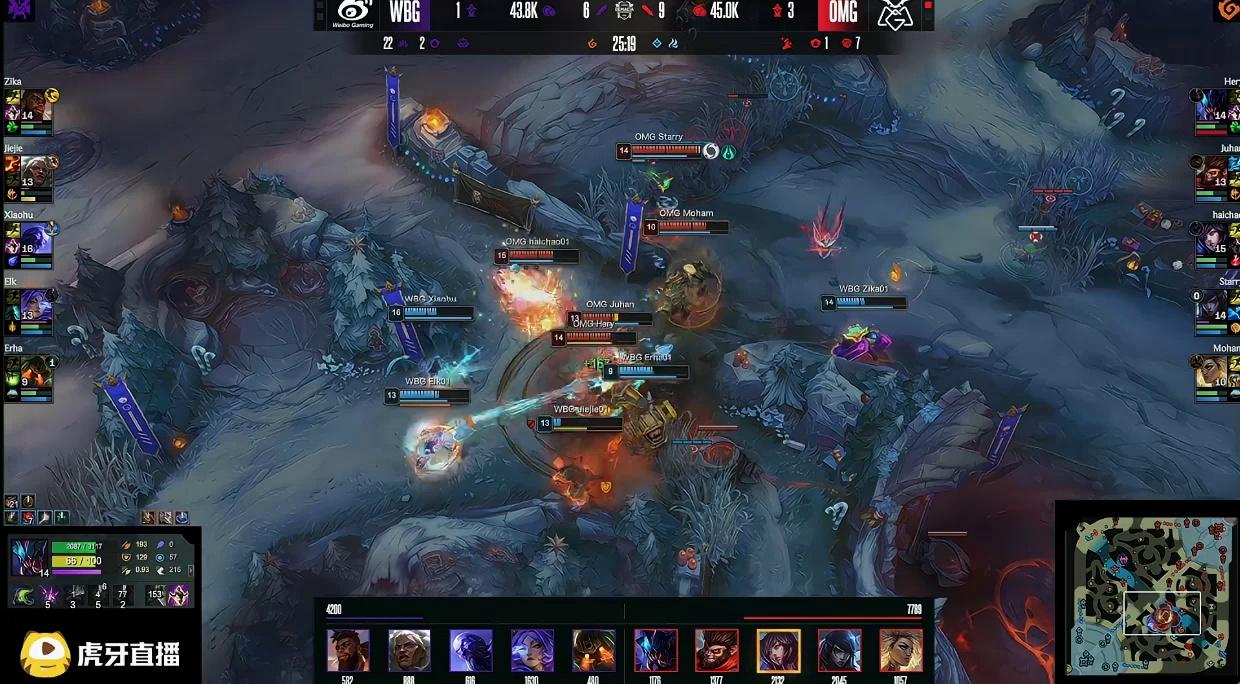Expand the champion stats panel arrow

191,570
